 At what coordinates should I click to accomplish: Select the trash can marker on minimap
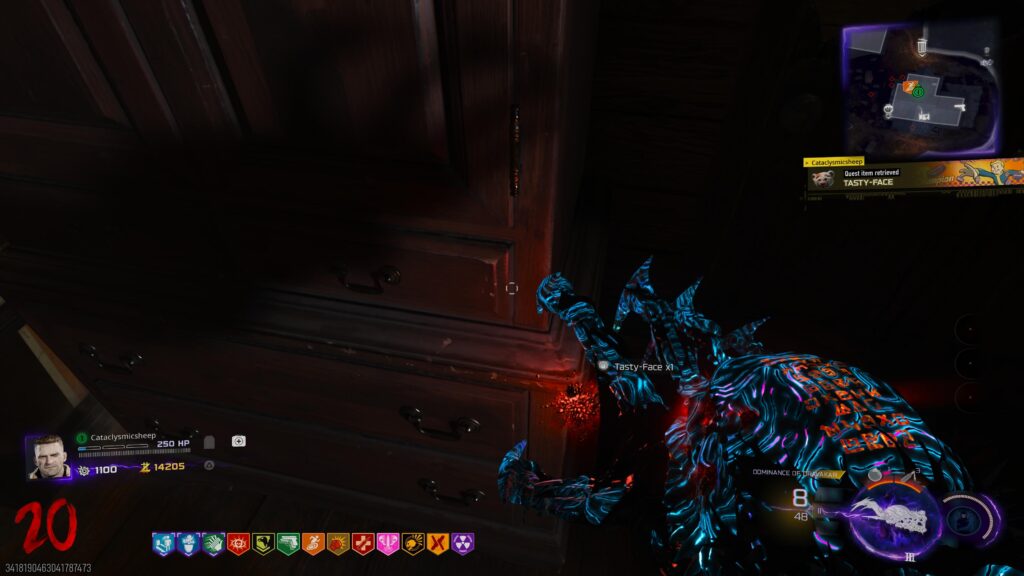pos(921,47)
